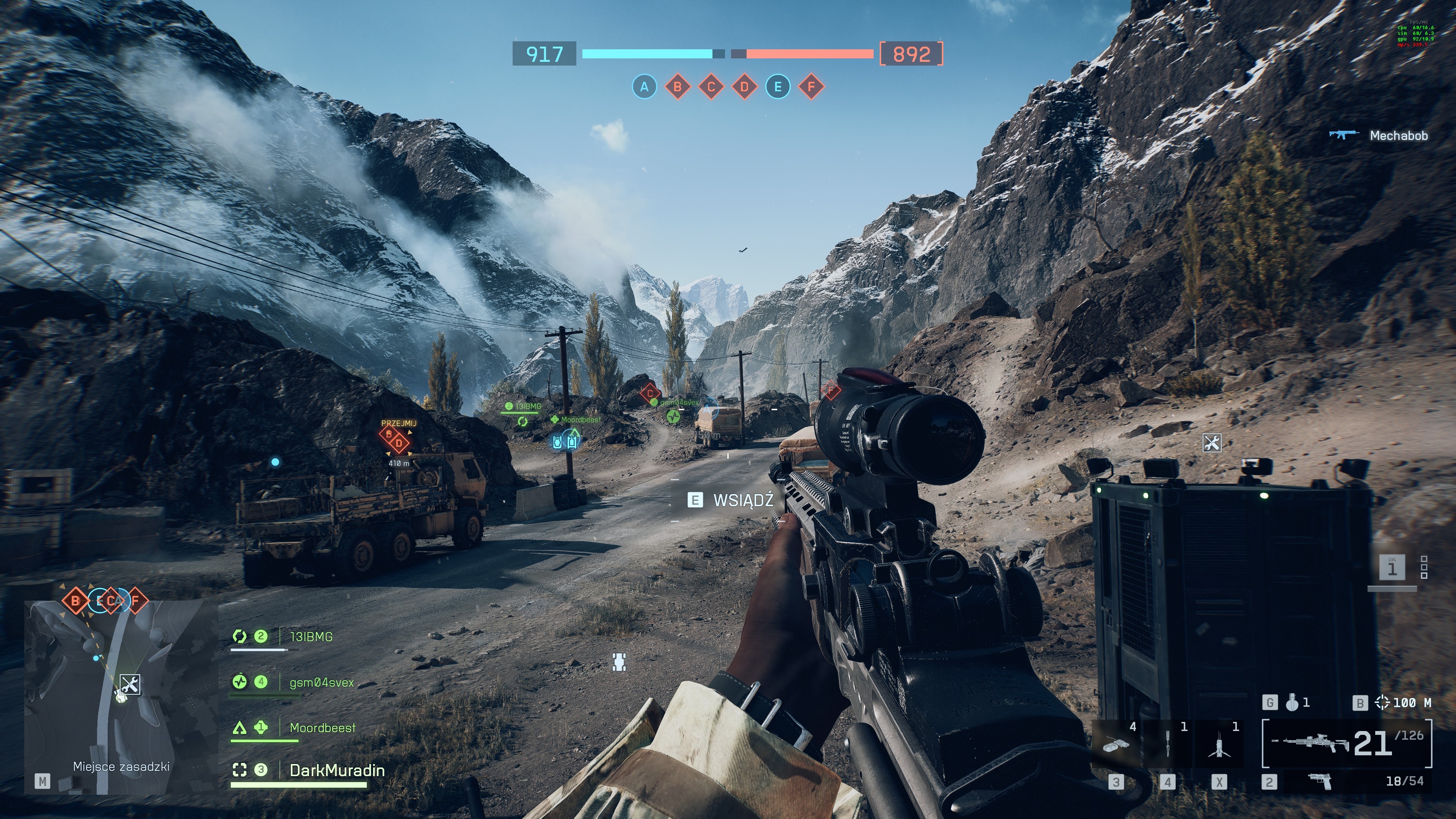
Task: Select objective C in the top capture bar
Action: click(711, 87)
